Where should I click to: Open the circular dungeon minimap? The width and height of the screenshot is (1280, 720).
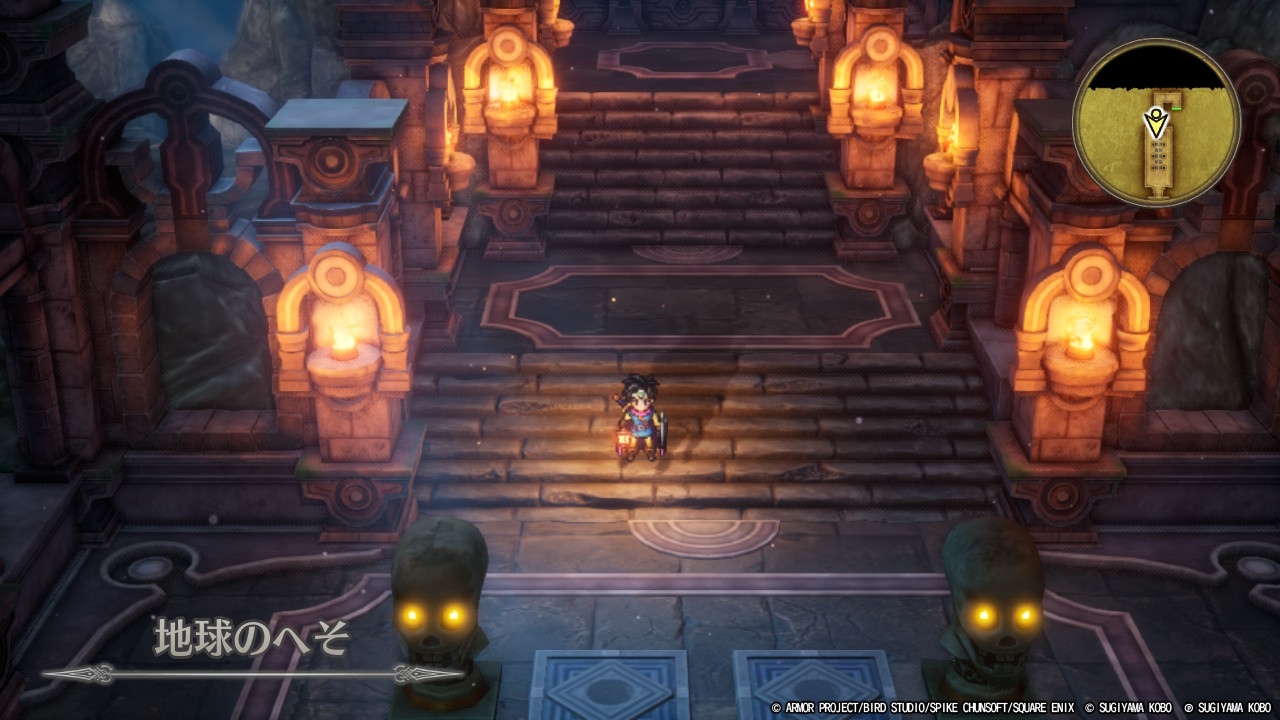point(1156,123)
